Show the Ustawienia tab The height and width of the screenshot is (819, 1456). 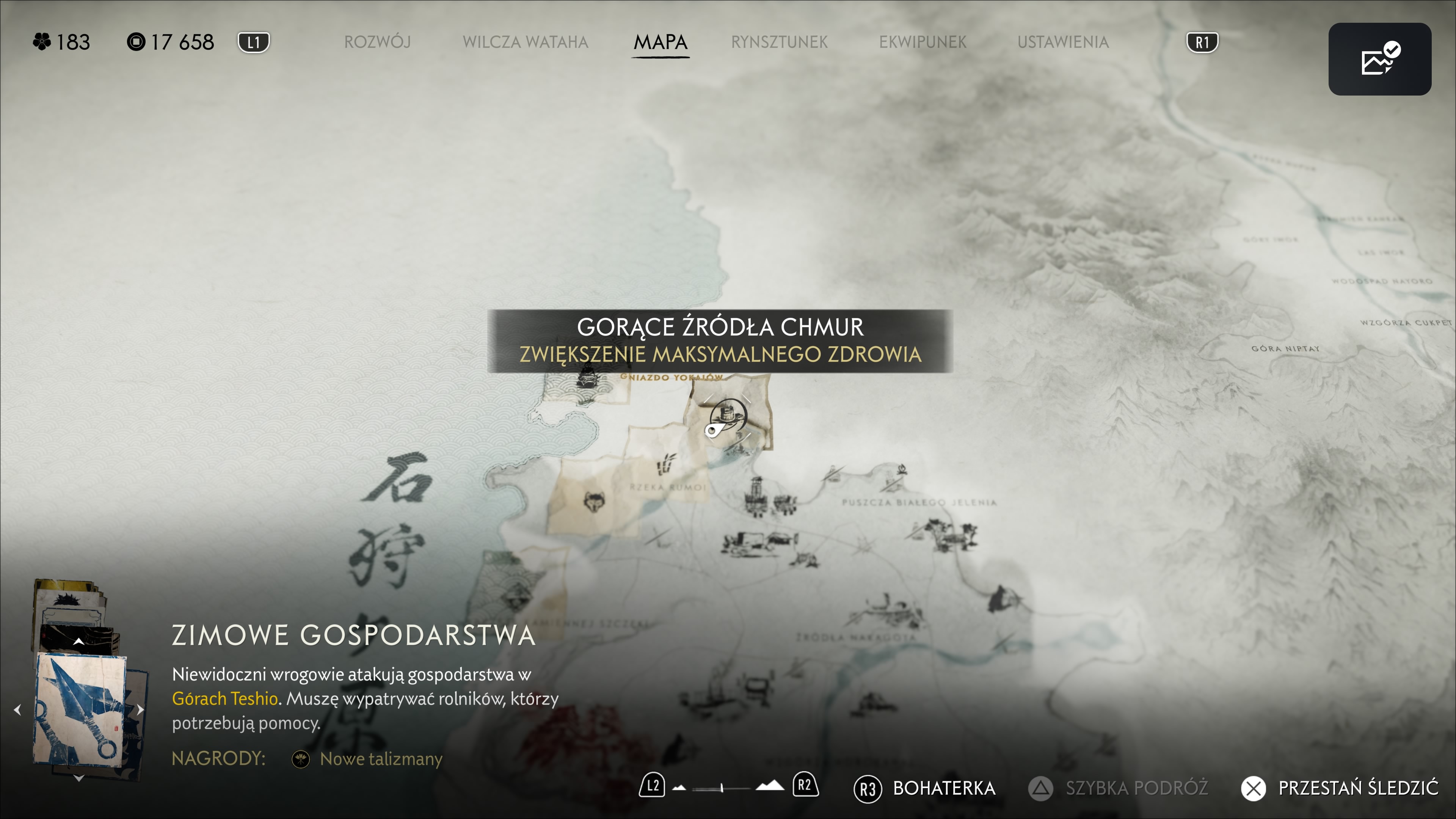tap(1062, 42)
